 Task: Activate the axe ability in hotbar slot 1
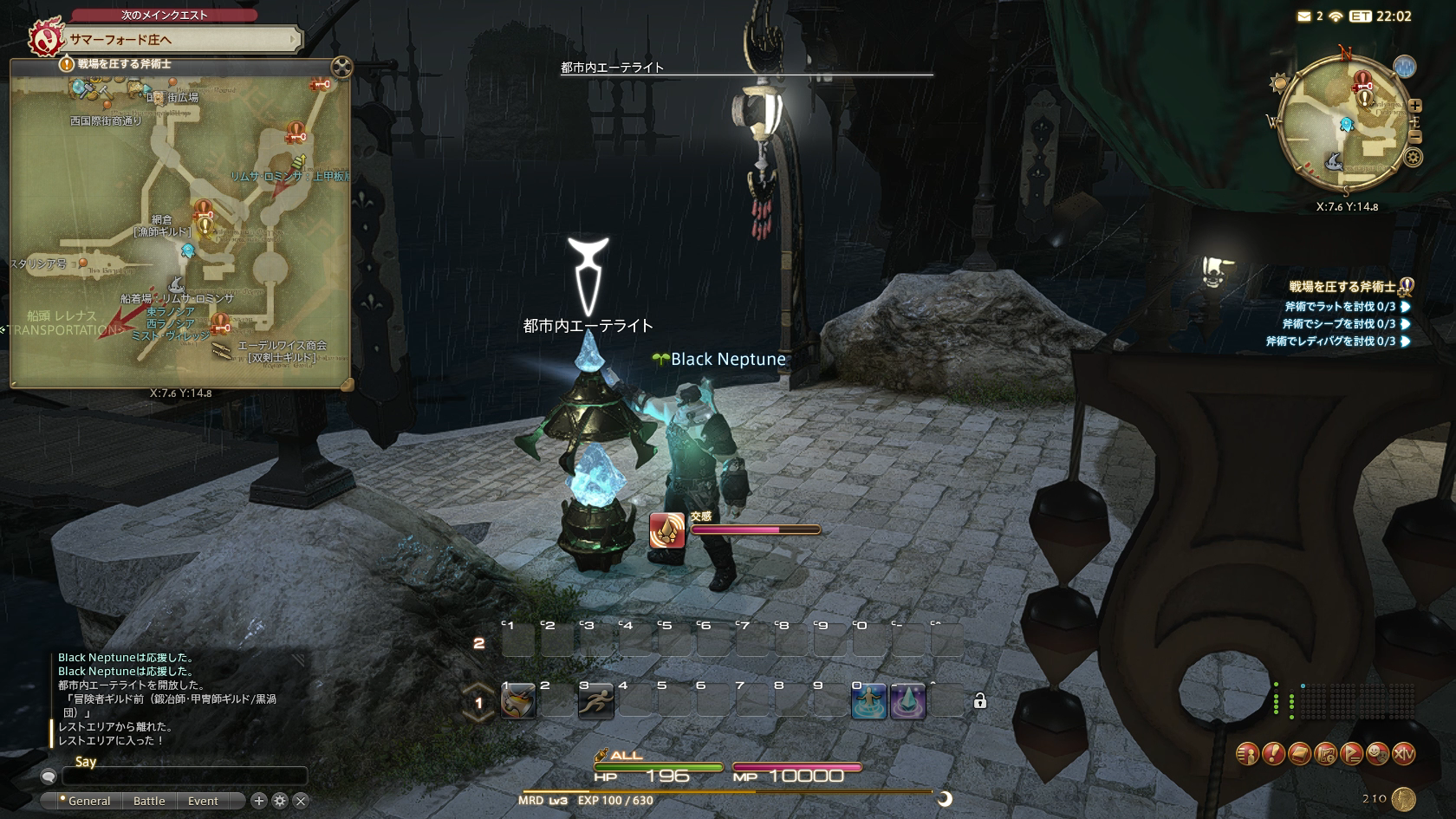pyautogui.click(x=518, y=701)
